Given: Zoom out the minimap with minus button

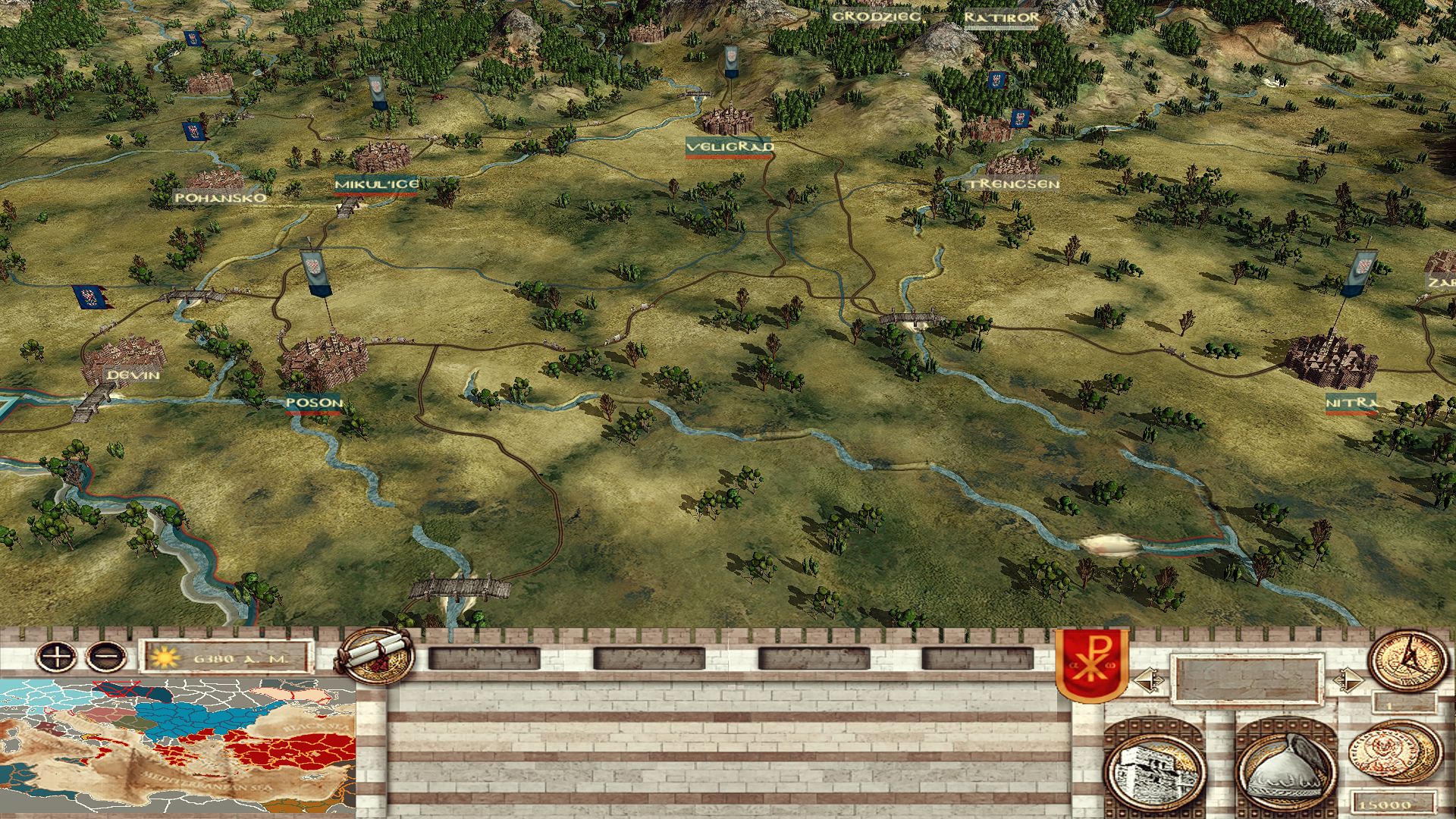Looking at the screenshot, I should pos(106,655).
